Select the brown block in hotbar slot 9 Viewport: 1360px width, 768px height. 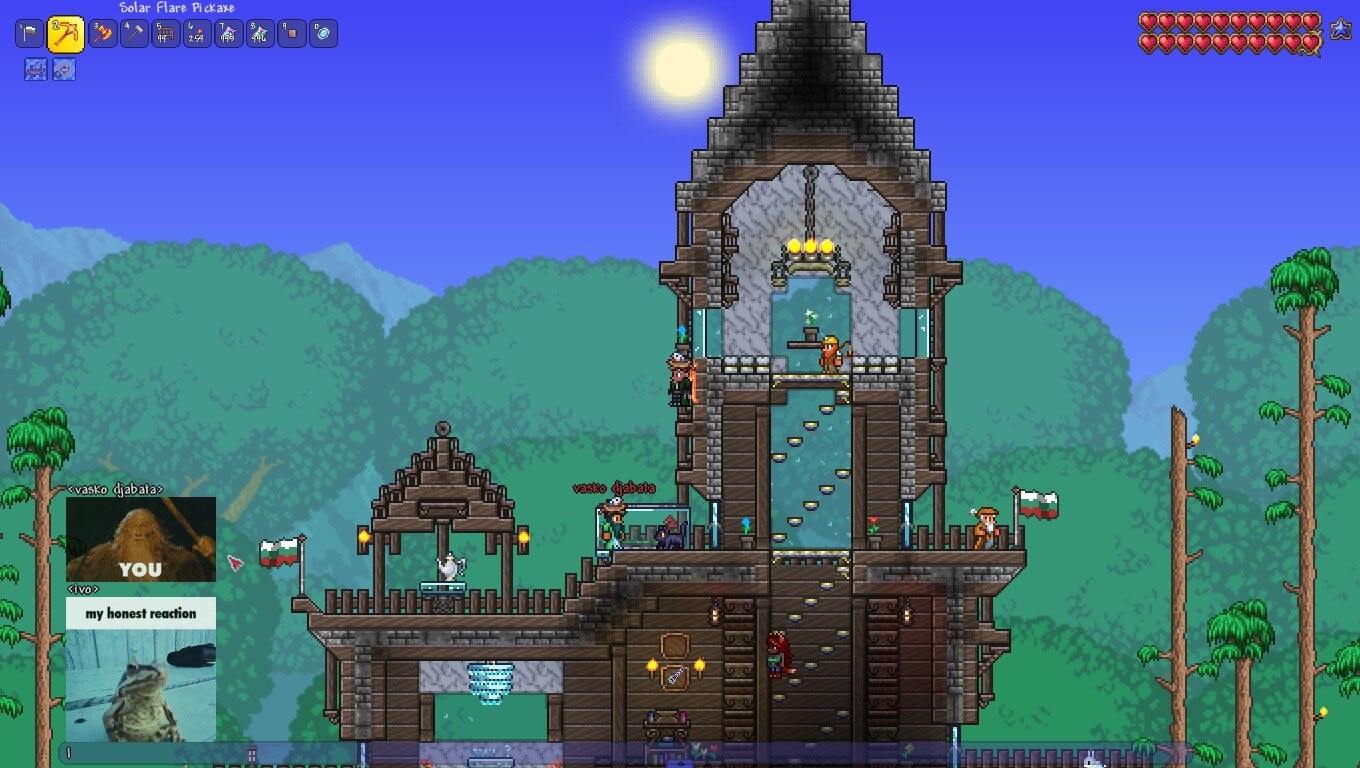tap(292, 34)
